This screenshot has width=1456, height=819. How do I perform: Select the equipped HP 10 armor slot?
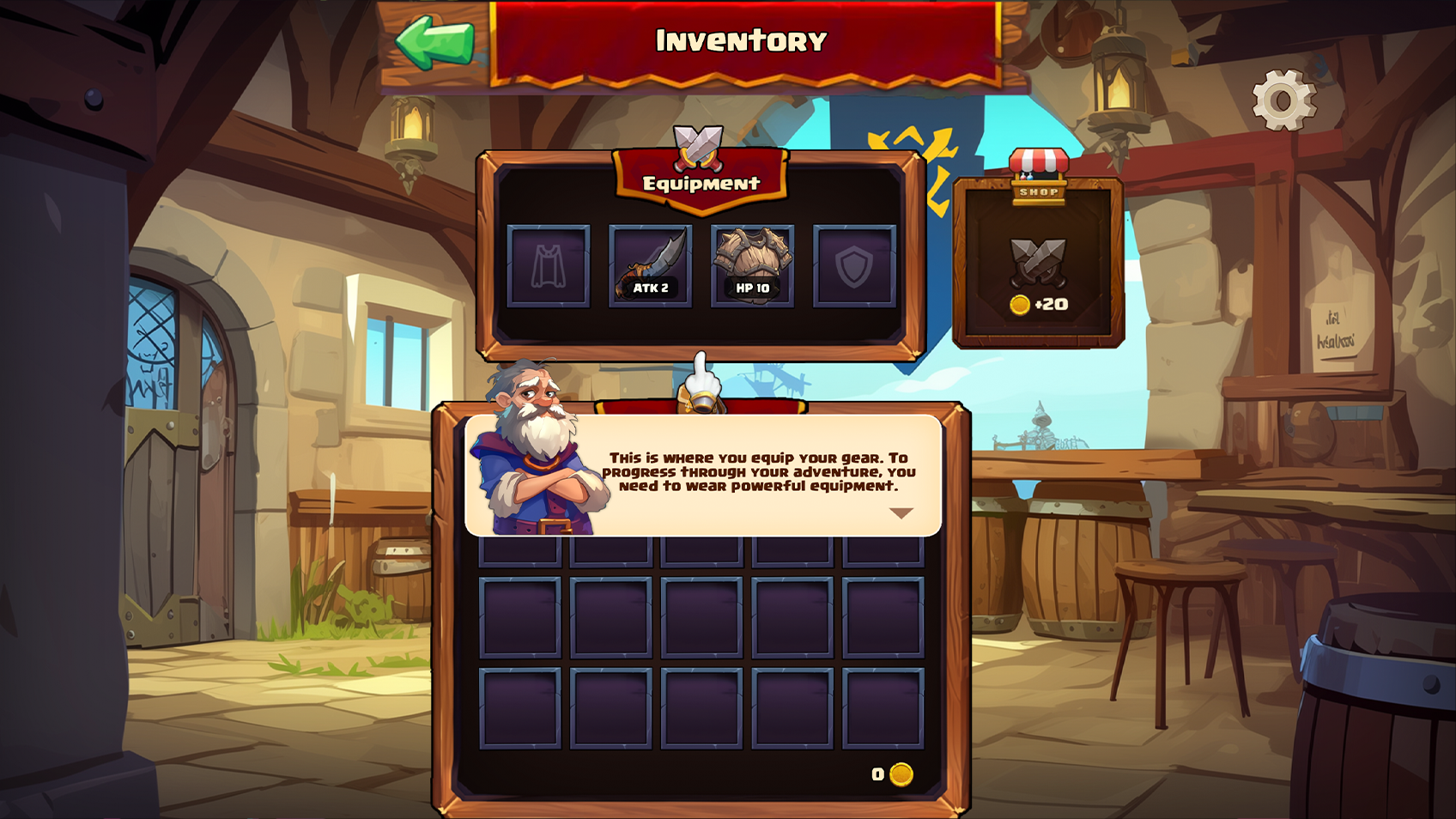(752, 266)
